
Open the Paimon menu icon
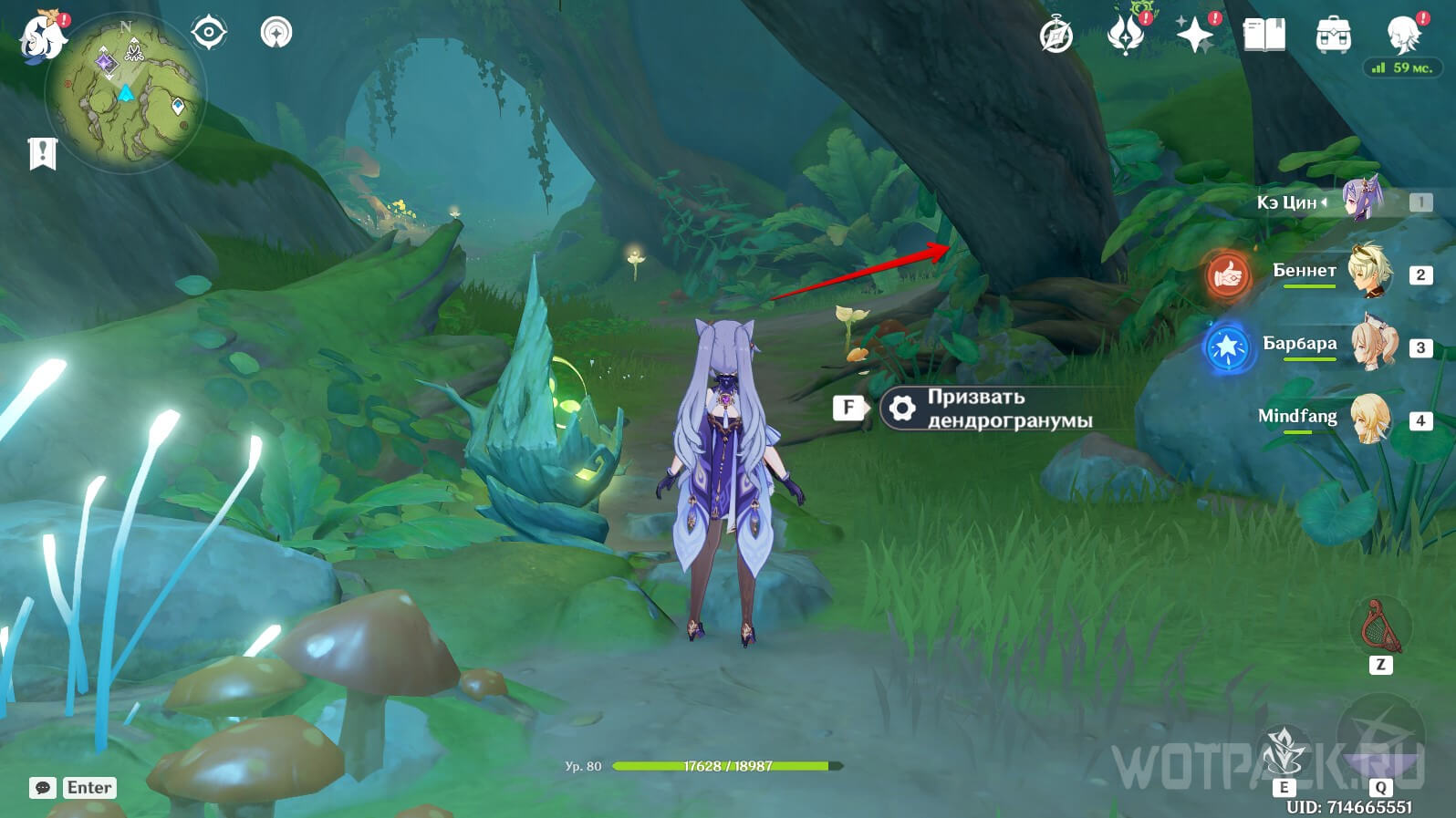pos(42,38)
